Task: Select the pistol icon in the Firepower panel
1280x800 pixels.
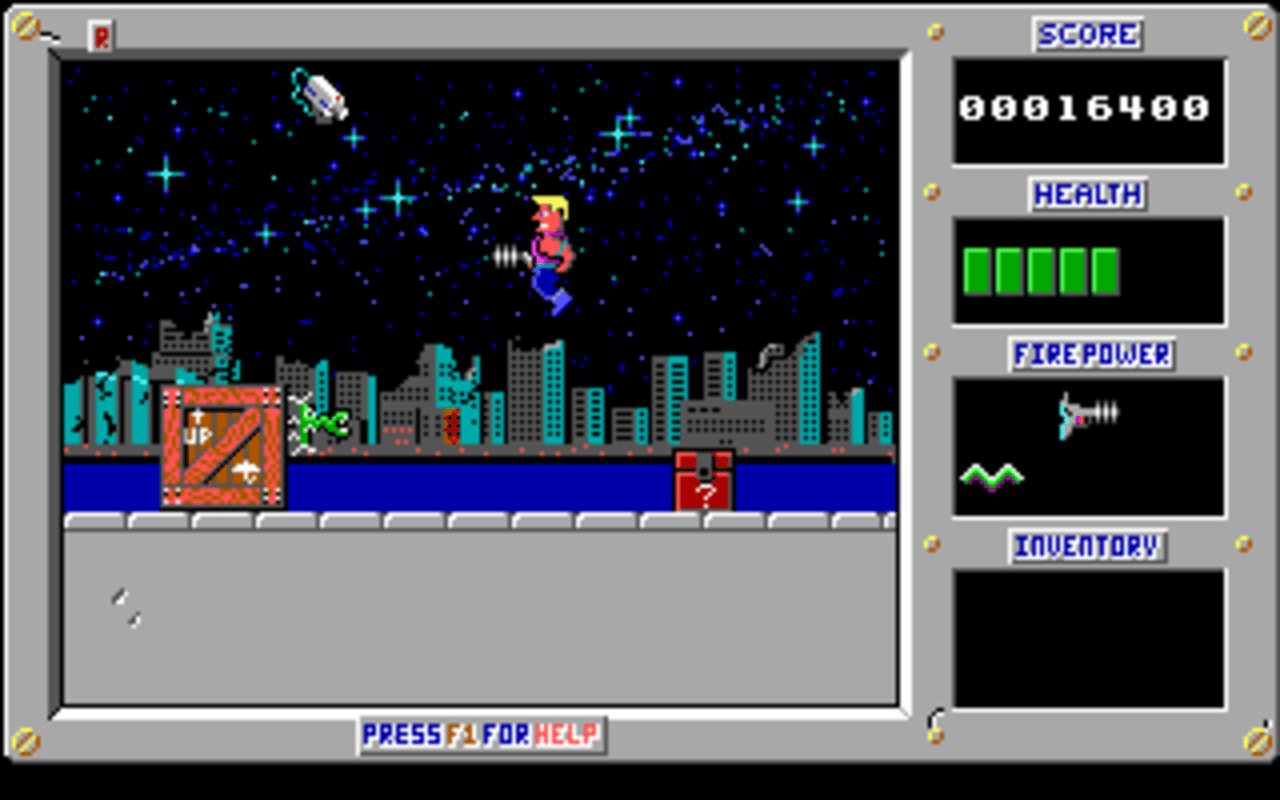Action: [x=1085, y=413]
